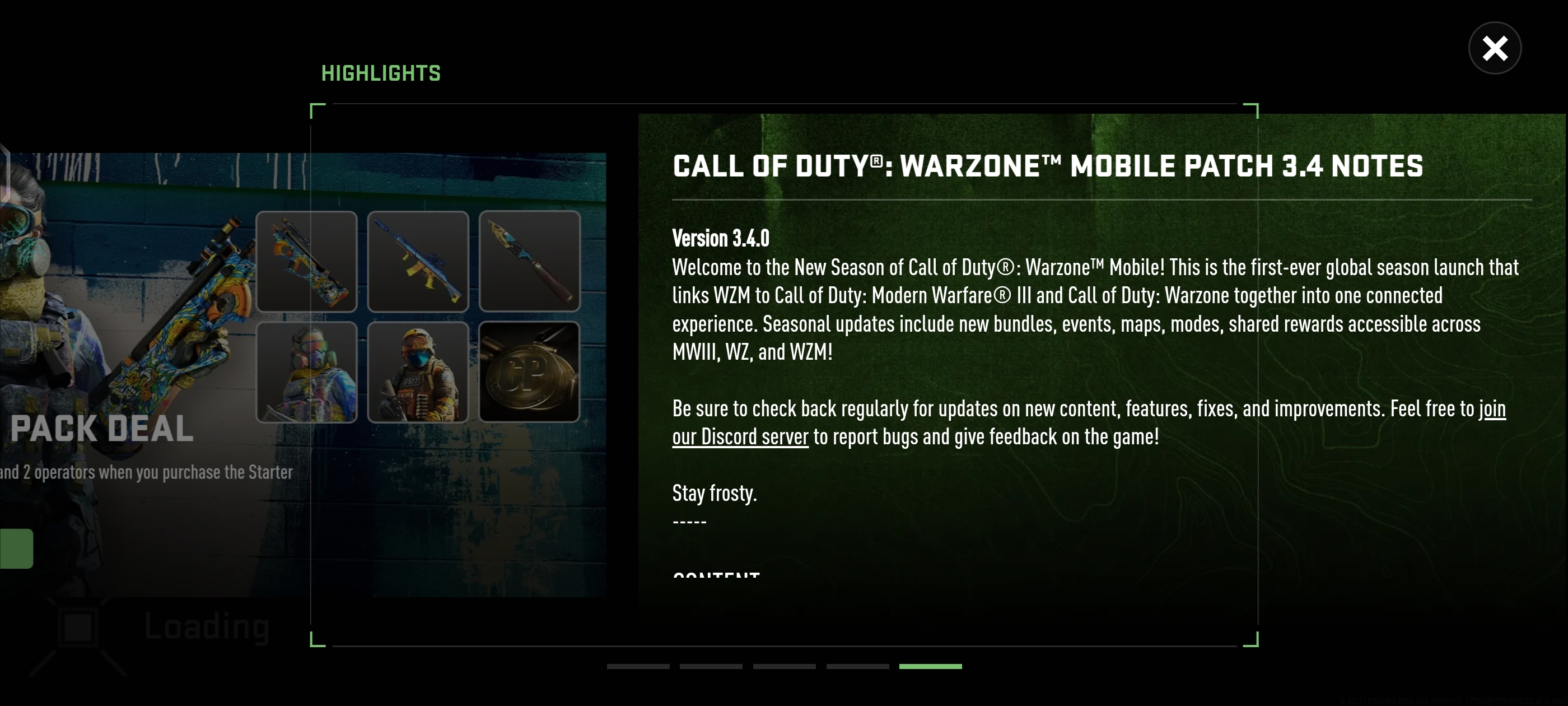Select the patterned SMG weapon thumbnail
The height and width of the screenshot is (706, 1568).
coord(306,261)
